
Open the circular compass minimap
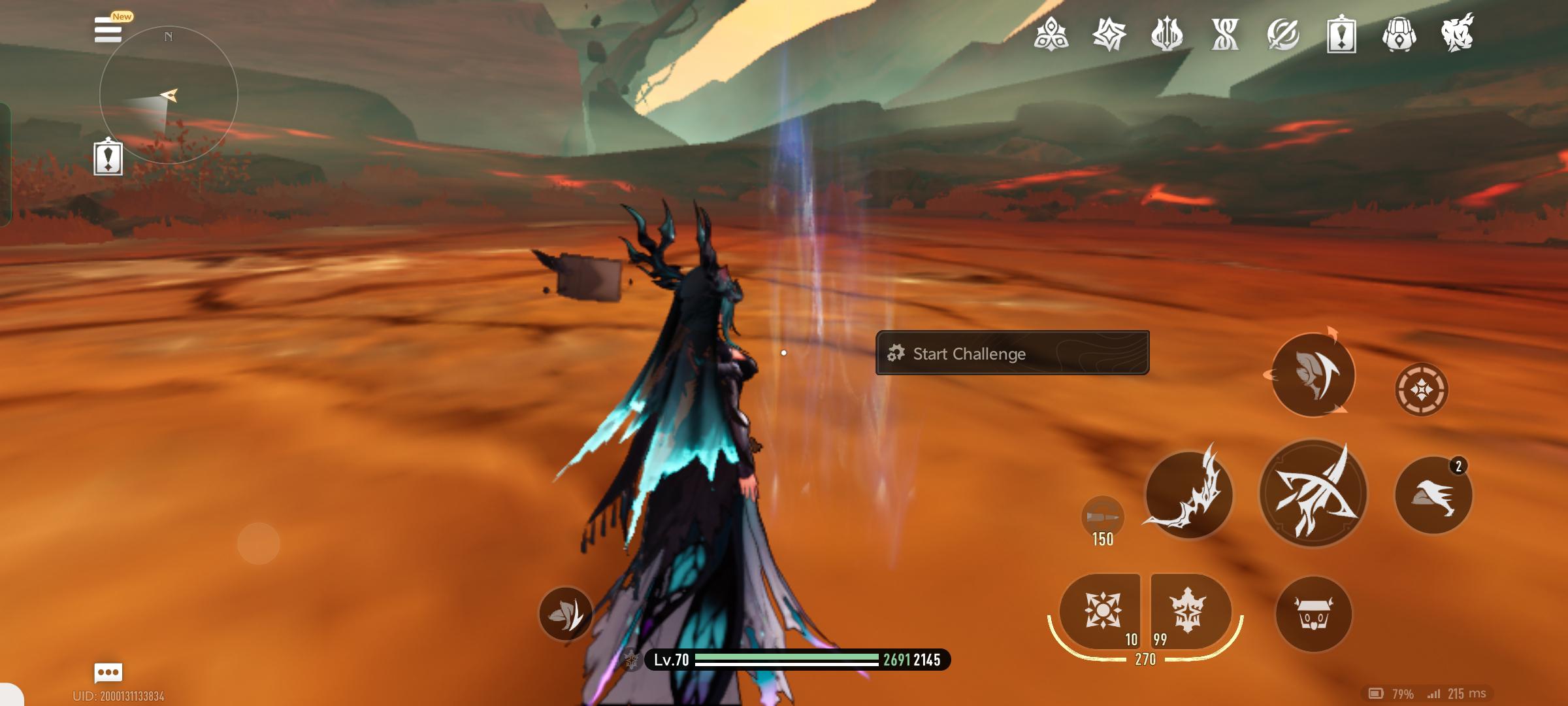point(169,95)
